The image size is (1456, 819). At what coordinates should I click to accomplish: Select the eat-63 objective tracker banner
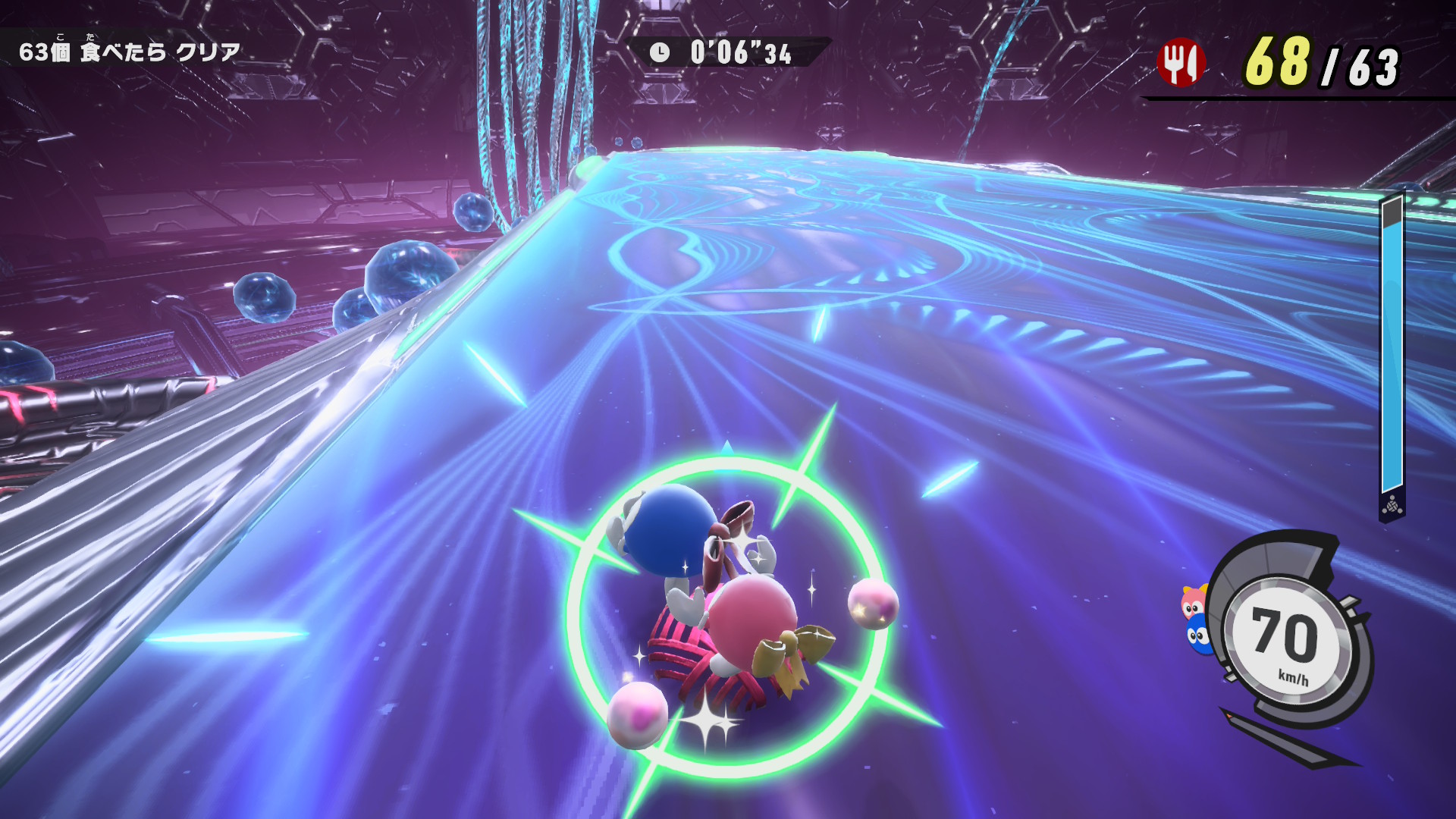pyautogui.click(x=130, y=52)
